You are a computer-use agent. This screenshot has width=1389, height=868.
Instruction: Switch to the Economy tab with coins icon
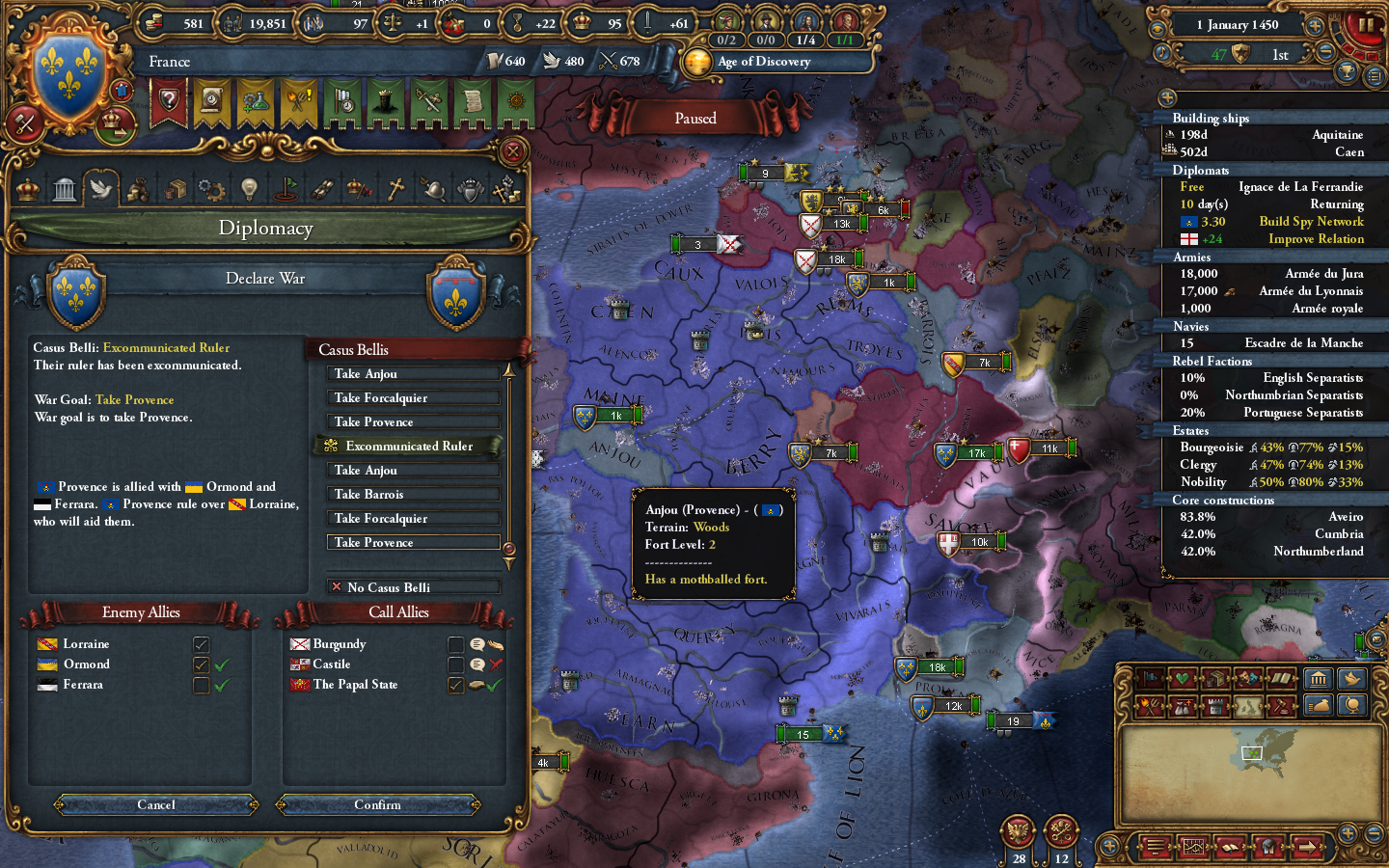point(139,189)
